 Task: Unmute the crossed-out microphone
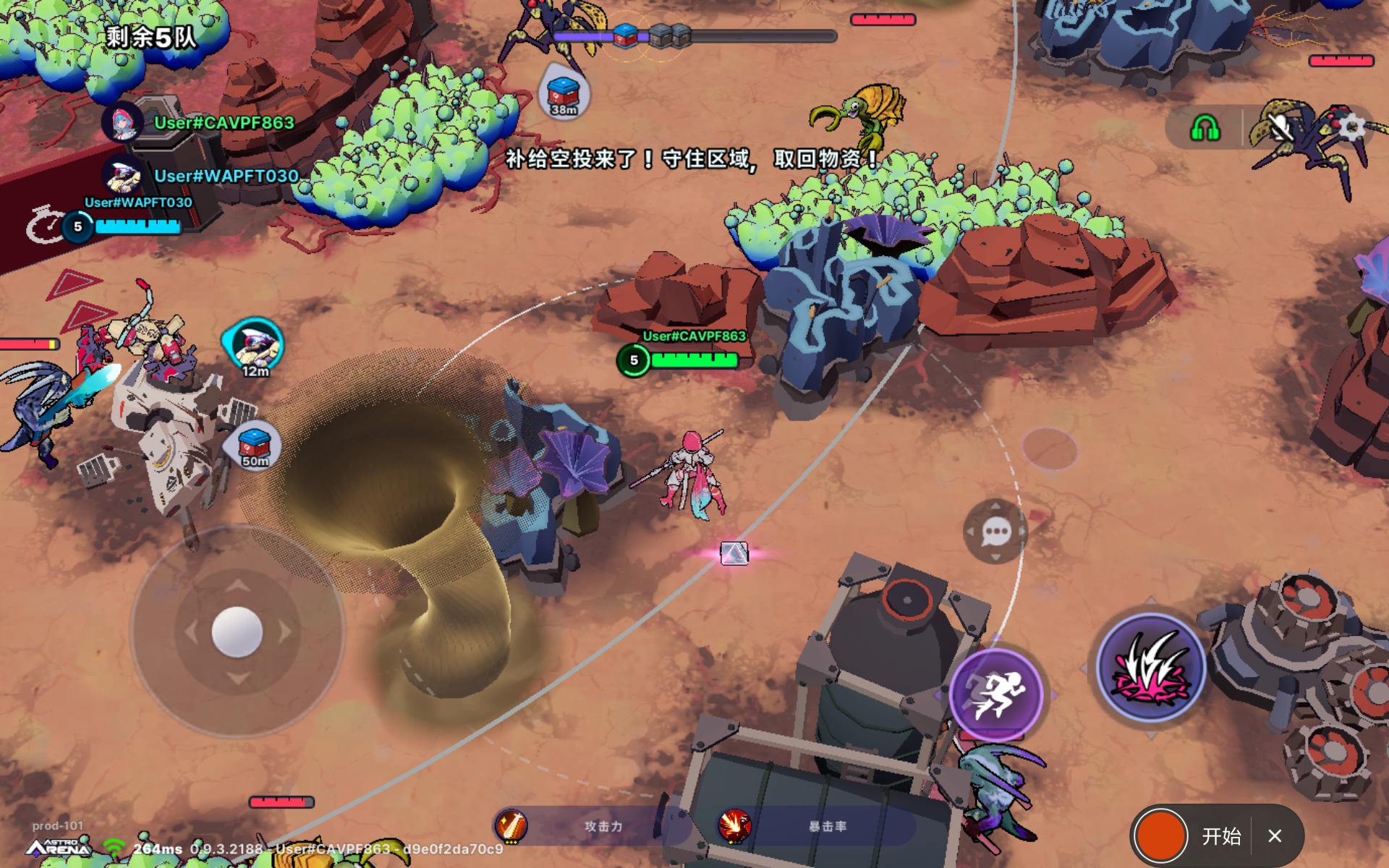[x=1280, y=129]
